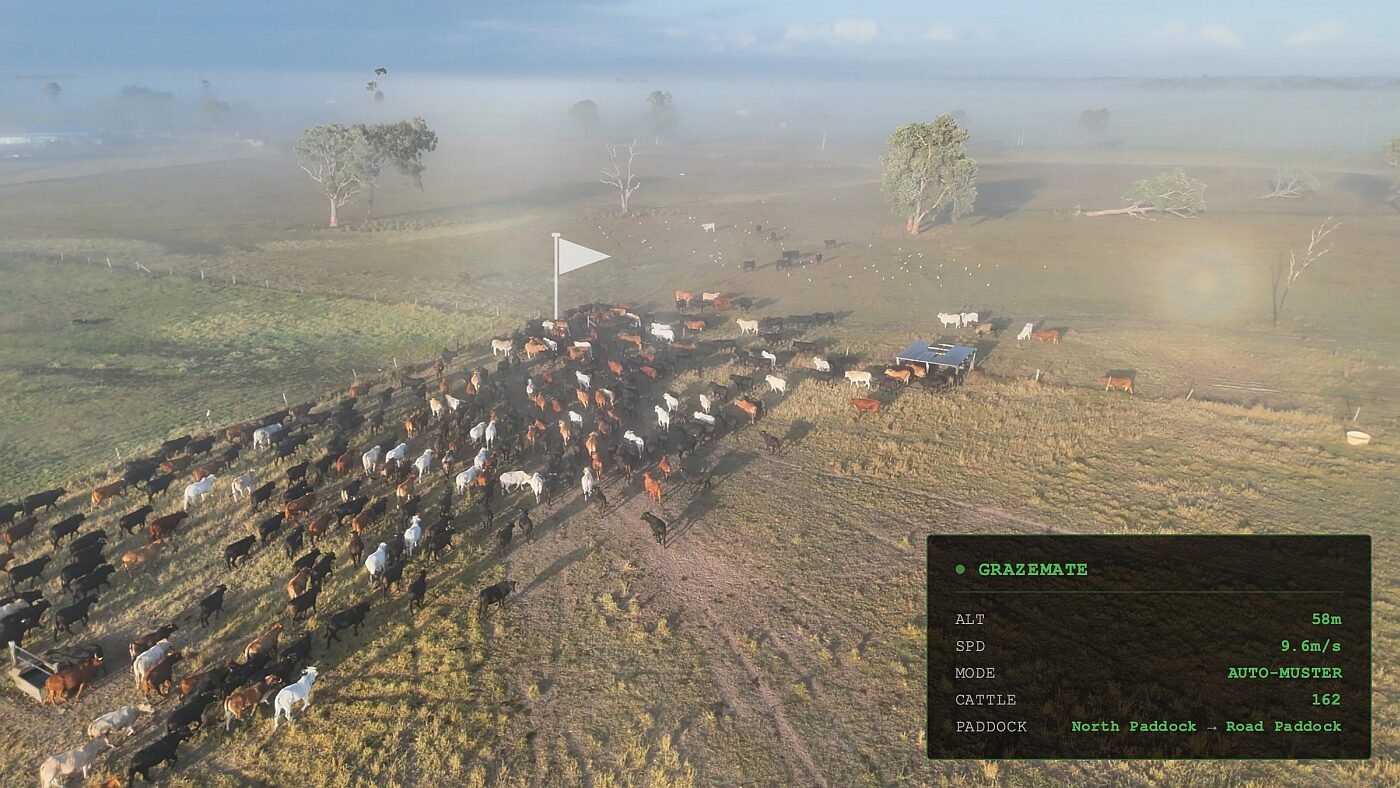1400x788 pixels.
Task: Open the North Paddock entry
Action: (1131, 727)
